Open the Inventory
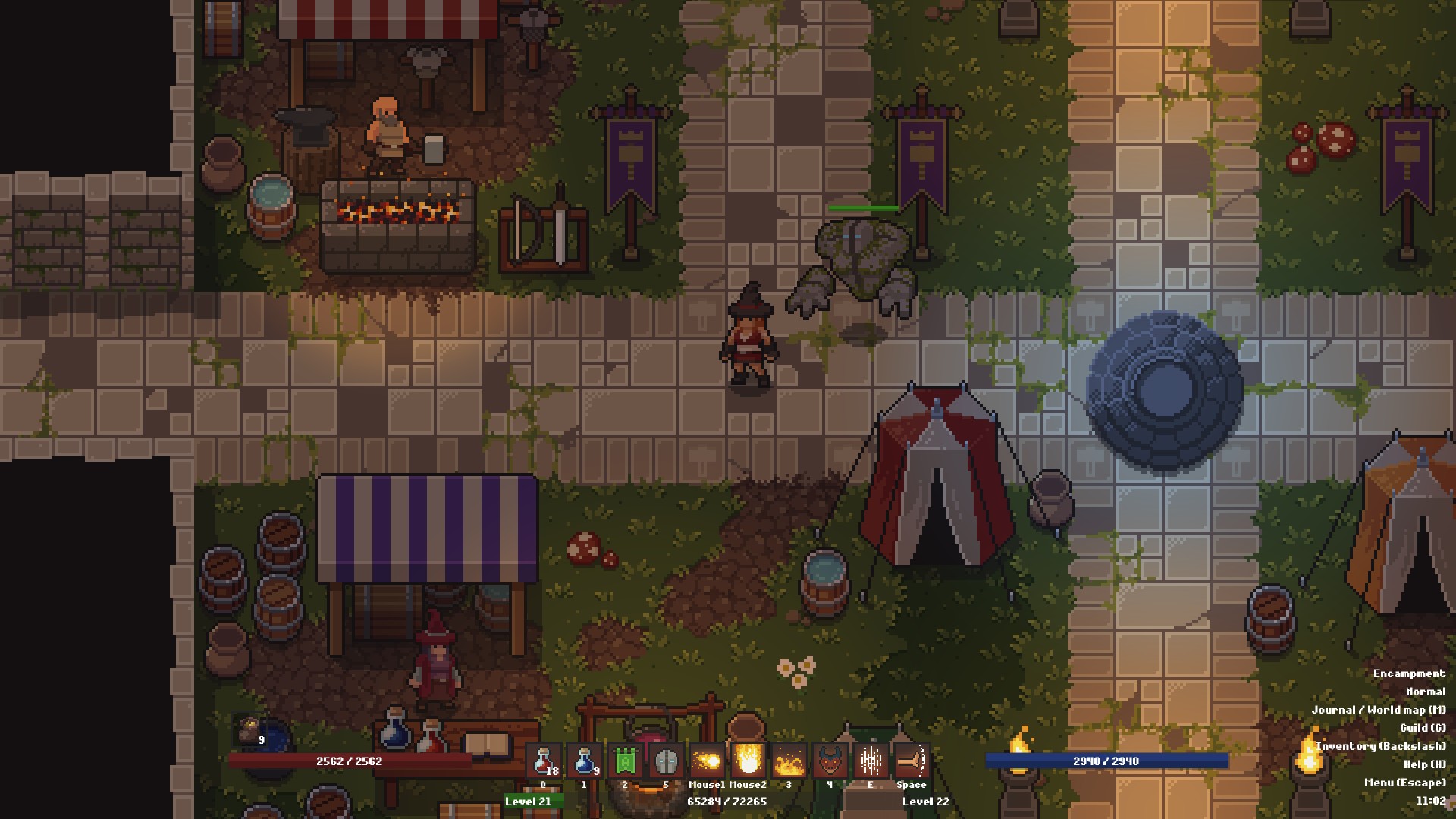Viewport: 1456px width, 819px height. click(x=1382, y=746)
